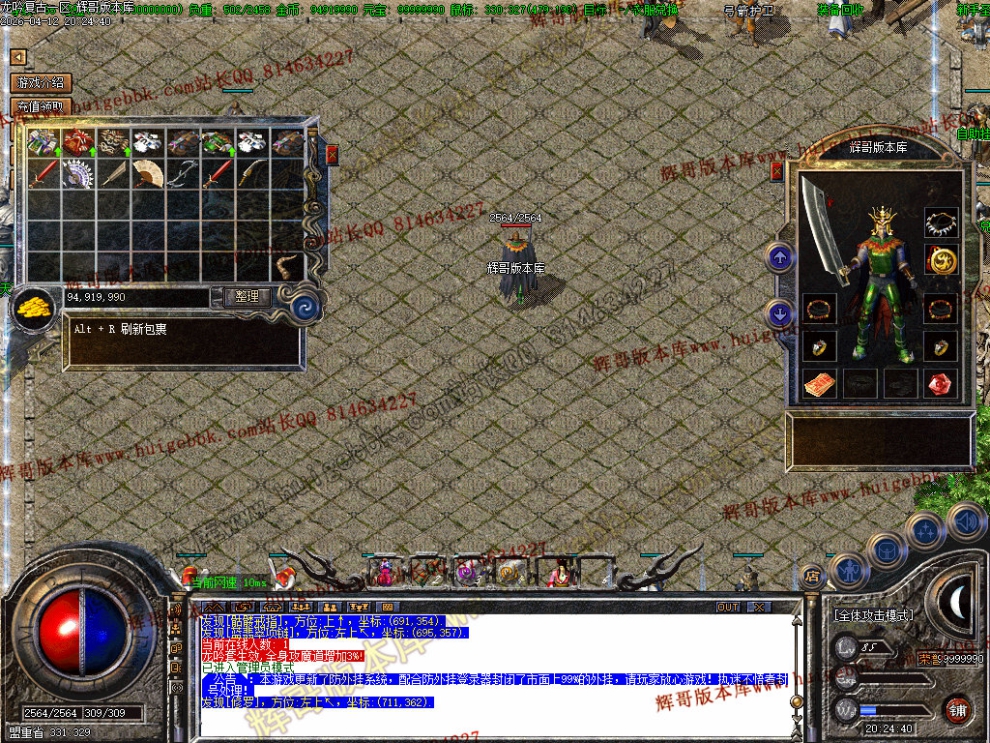Select the equipped tooth necklace slot

(x=940, y=222)
